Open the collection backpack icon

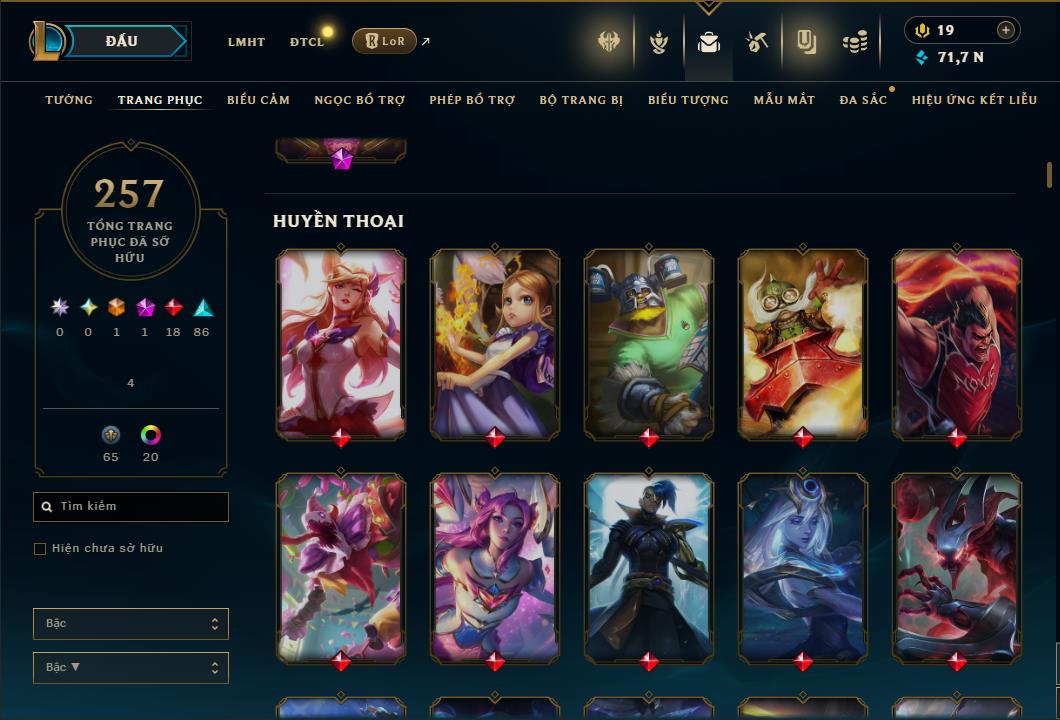[709, 42]
